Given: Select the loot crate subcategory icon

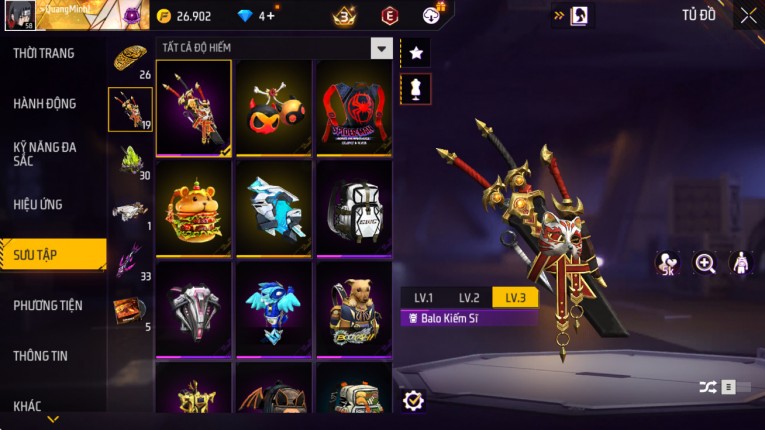Looking at the screenshot, I should 128,310.
